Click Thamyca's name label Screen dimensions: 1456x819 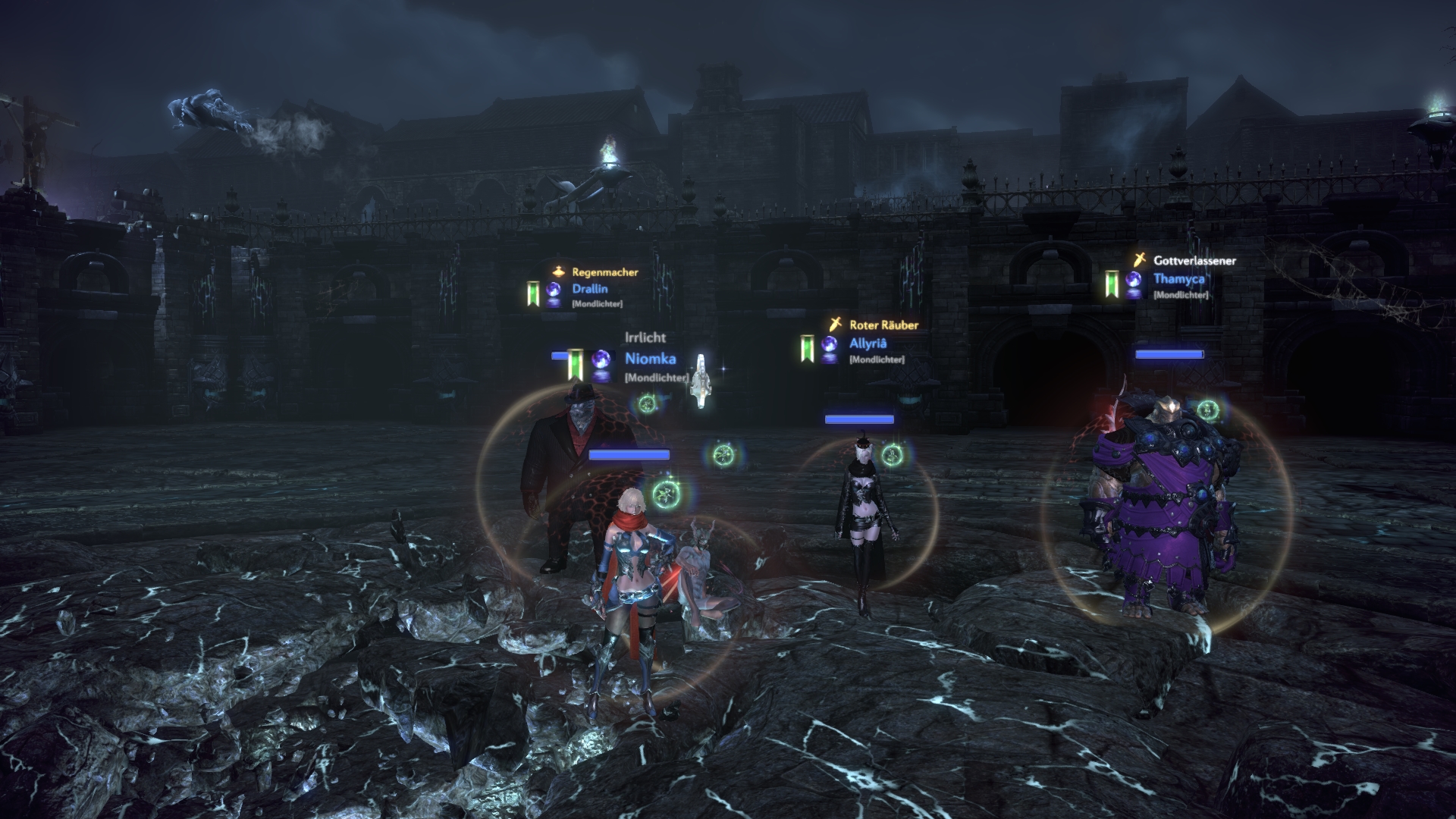tap(1178, 279)
